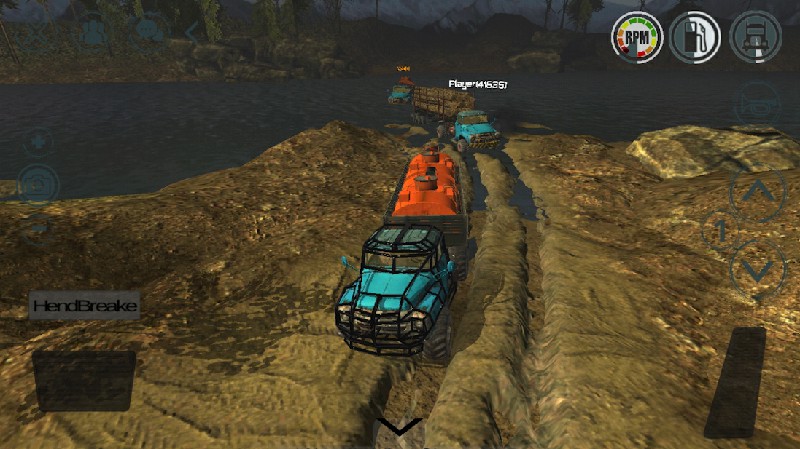
Task: Tap the small up-down arrows gear button
Action: click(719, 231)
